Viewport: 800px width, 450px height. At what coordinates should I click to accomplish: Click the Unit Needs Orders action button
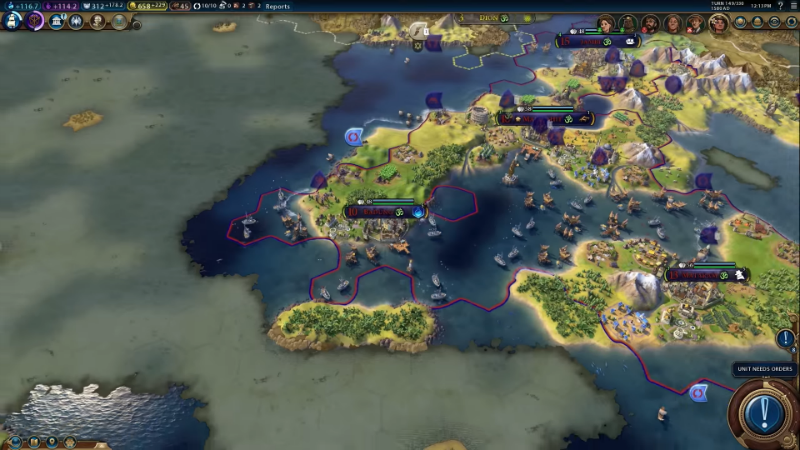(763, 412)
